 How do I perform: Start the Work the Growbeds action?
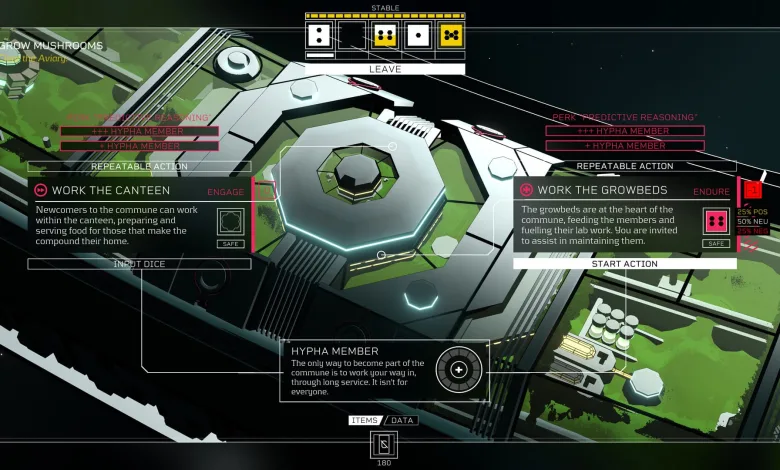(624, 264)
